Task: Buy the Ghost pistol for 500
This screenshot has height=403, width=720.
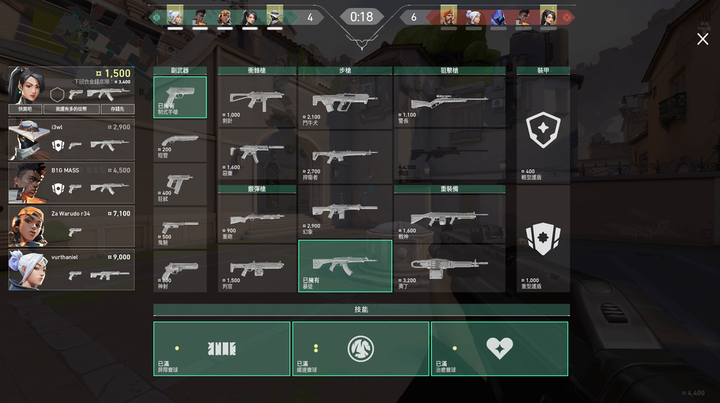Action: pyautogui.click(x=180, y=227)
